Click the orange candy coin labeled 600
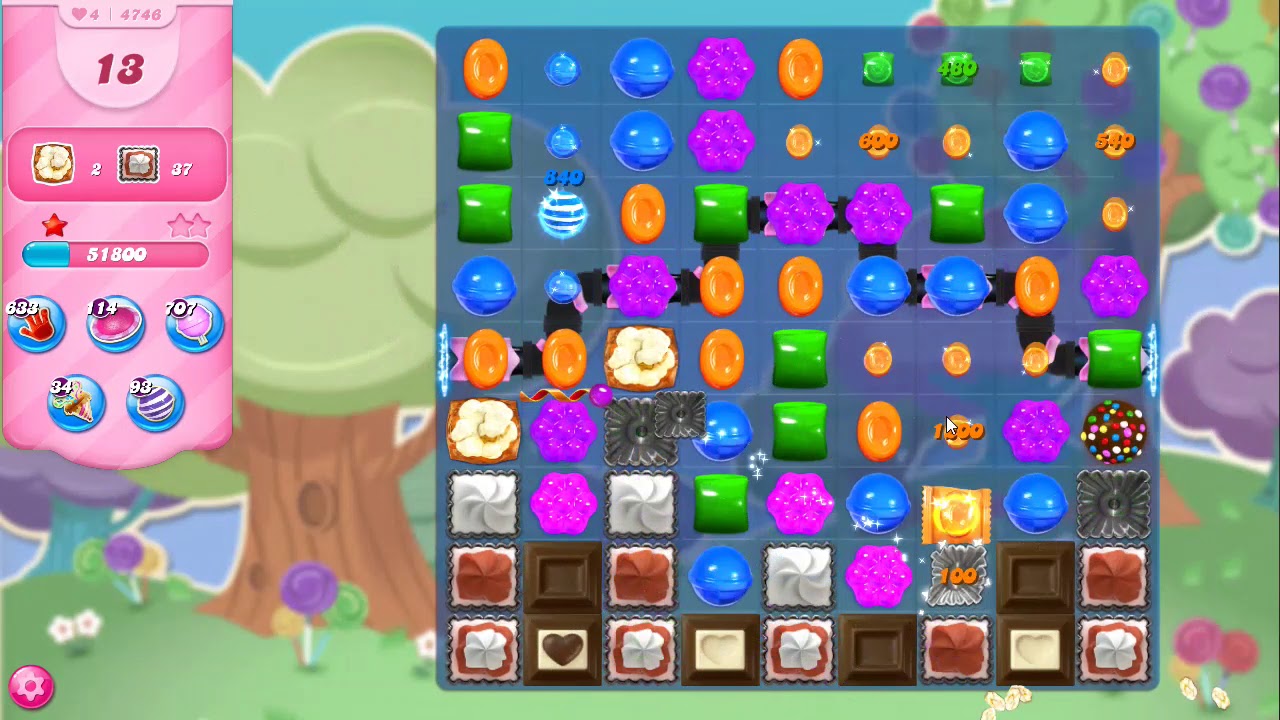 tap(878, 141)
